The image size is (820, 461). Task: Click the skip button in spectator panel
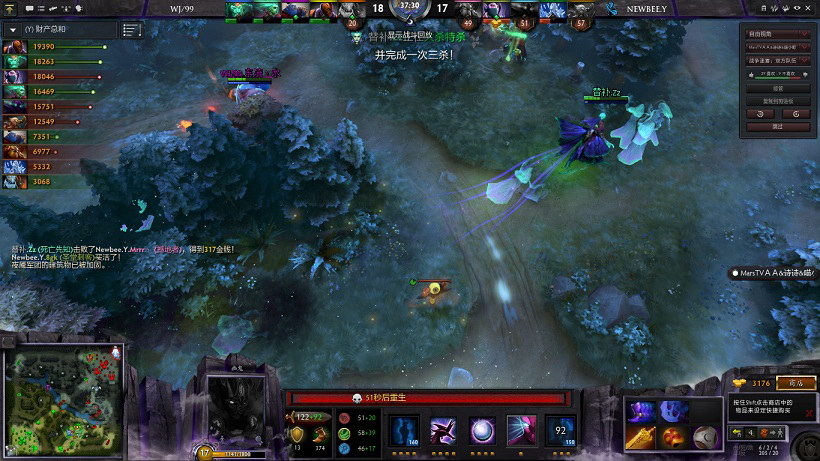(777, 127)
